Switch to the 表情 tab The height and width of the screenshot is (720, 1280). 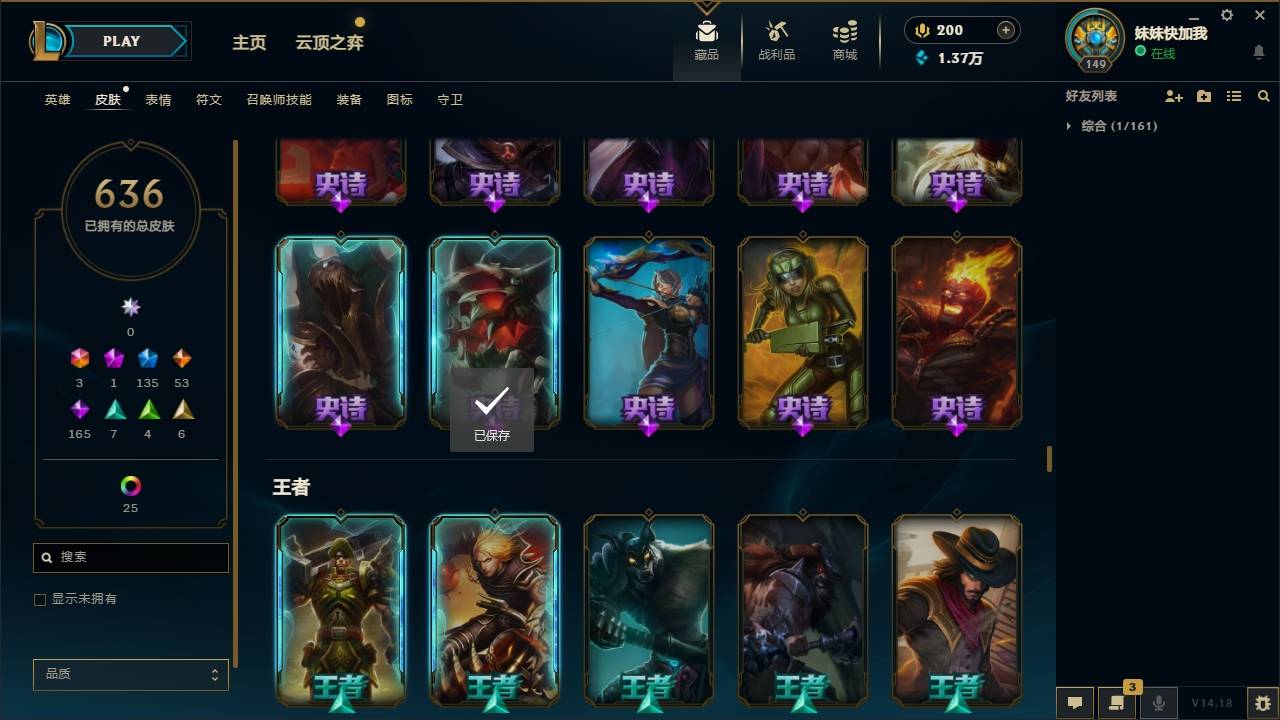(158, 100)
